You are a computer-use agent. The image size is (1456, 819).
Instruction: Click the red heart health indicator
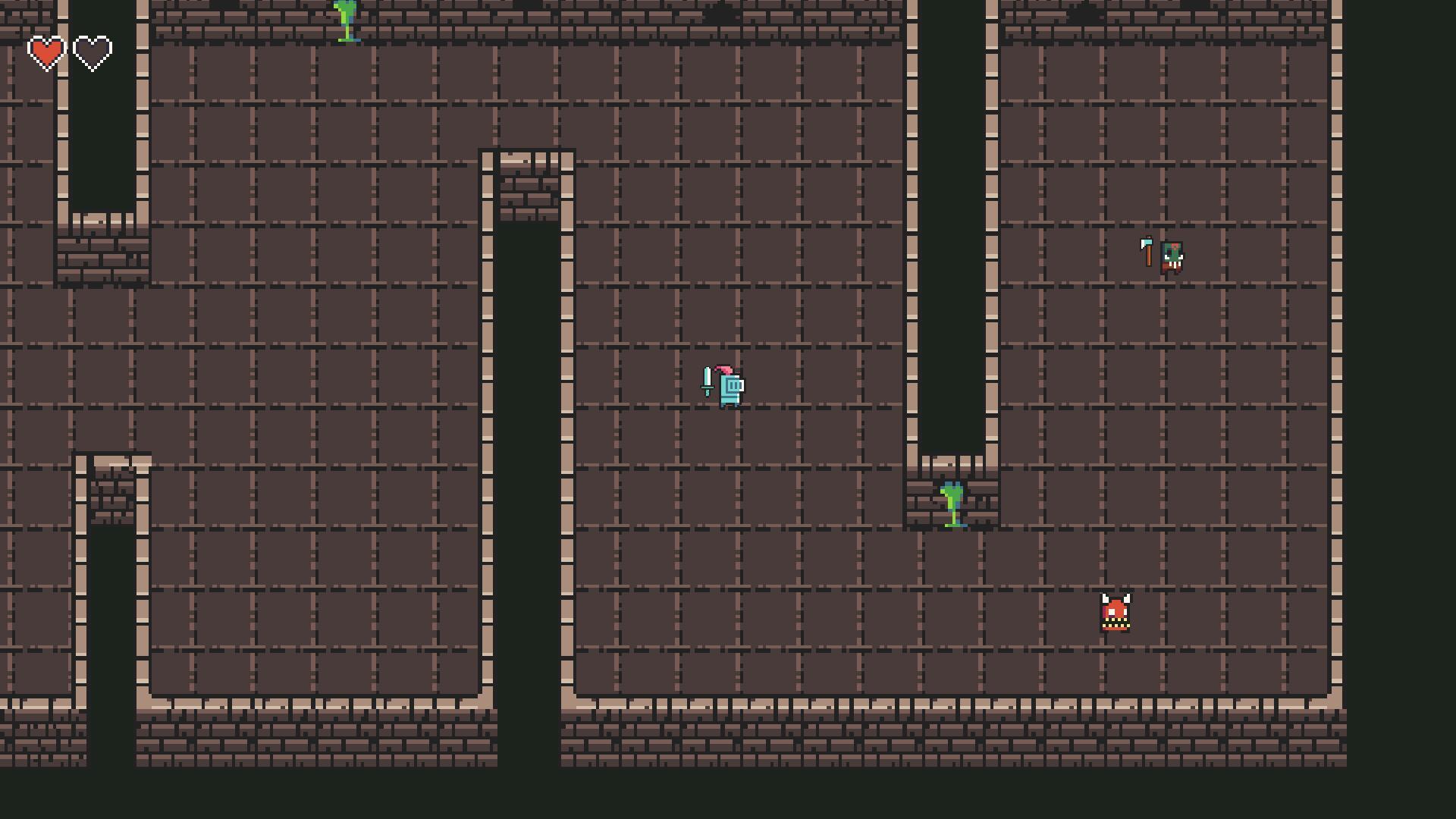point(45,52)
